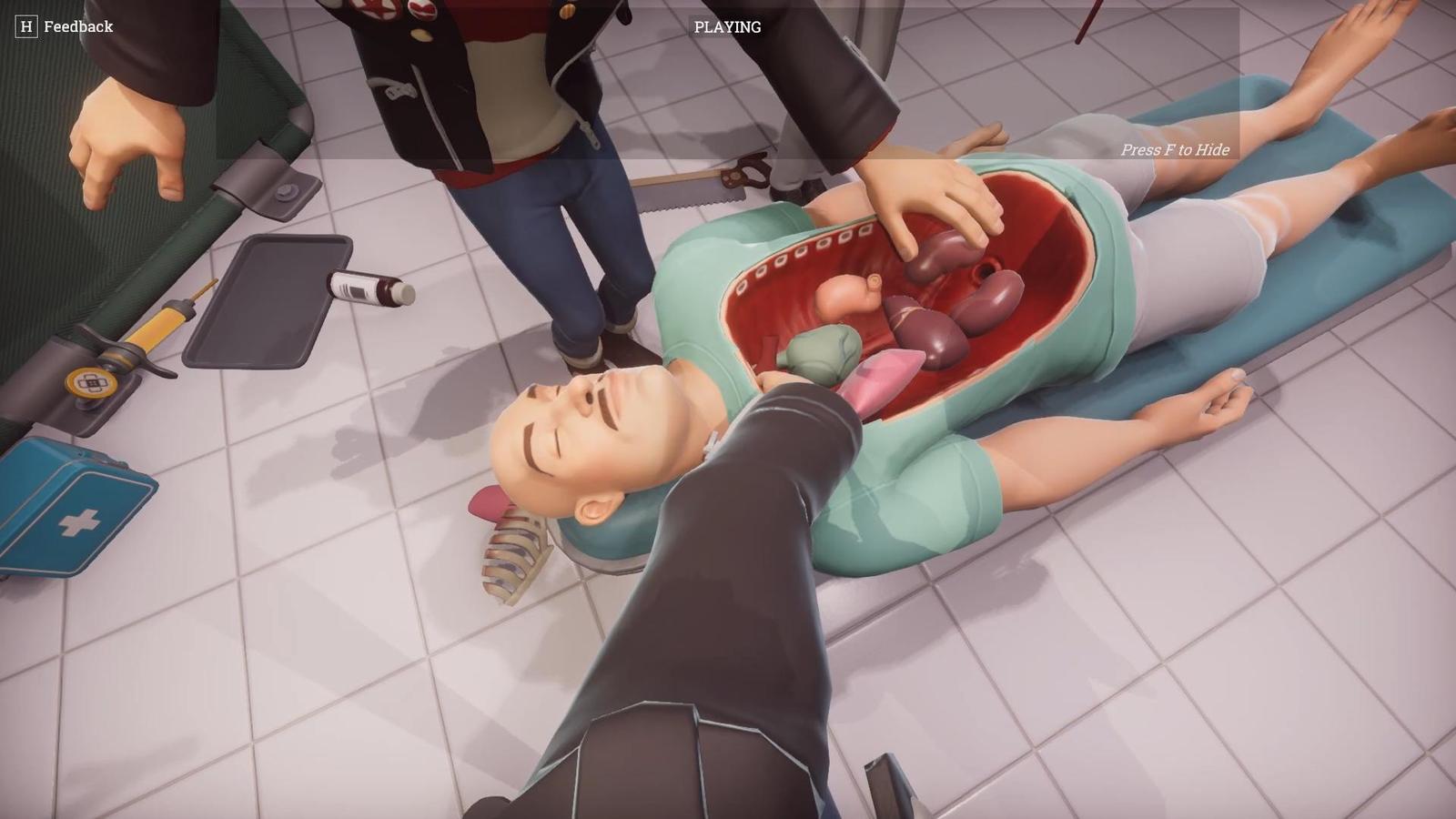Pick up the medicine bottle near the tray
Image resolution: width=1456 pixels, height=819 pixels.
(364, 289)
